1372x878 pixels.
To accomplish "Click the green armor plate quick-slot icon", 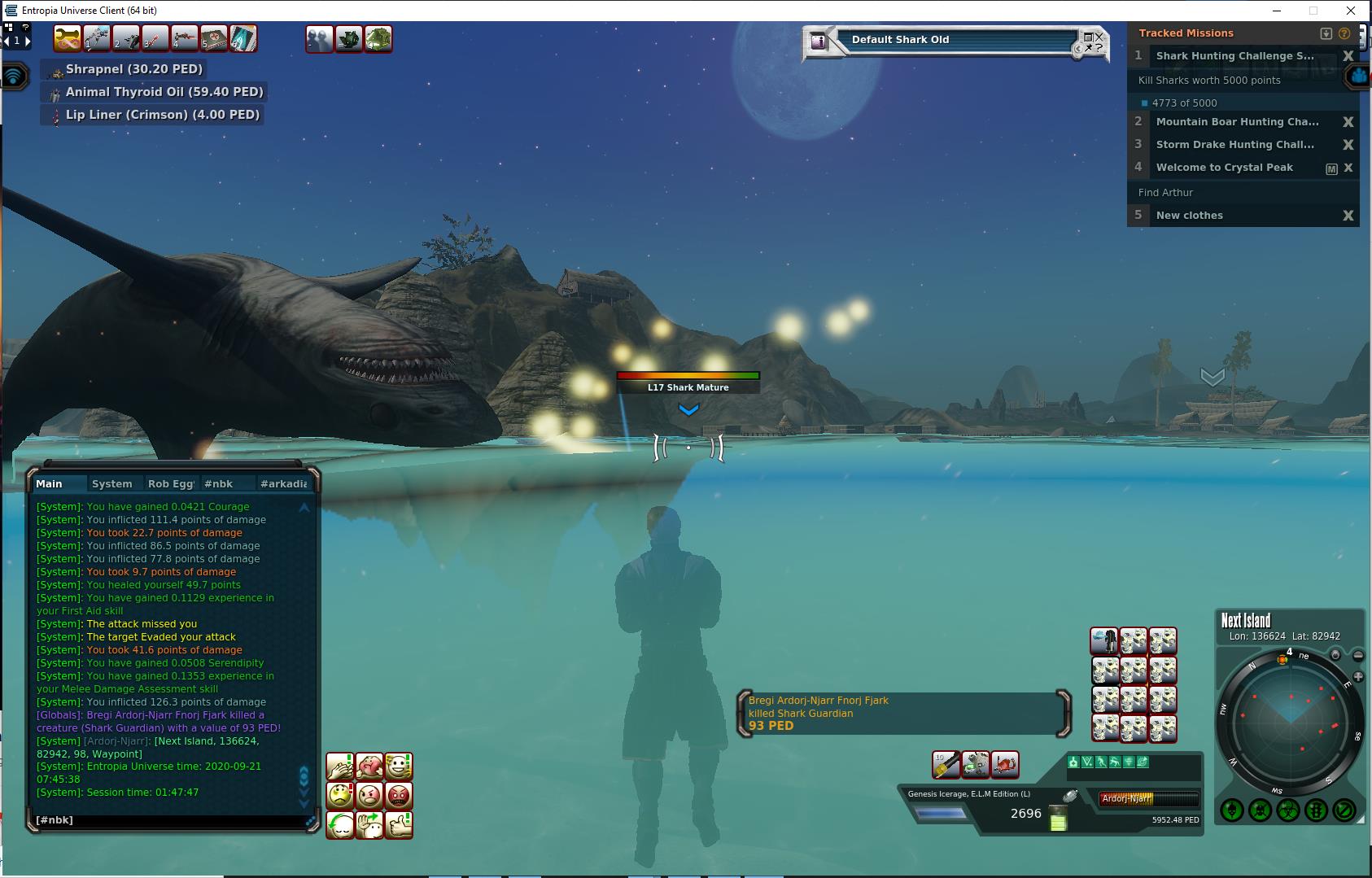I will (378, 38).
